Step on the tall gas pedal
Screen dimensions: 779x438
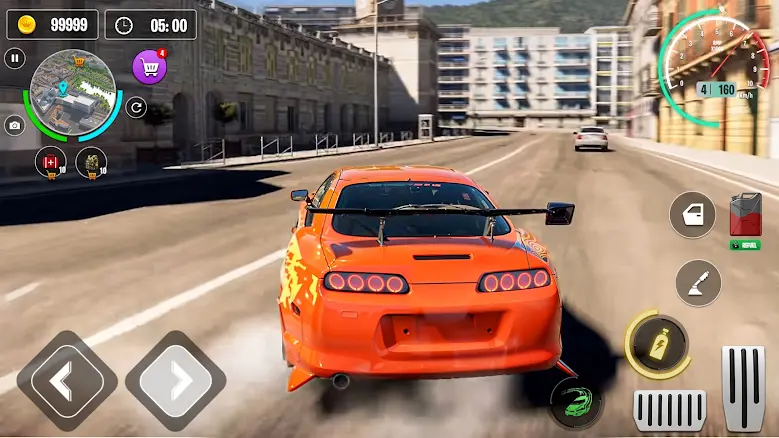[x=743, y=387]
